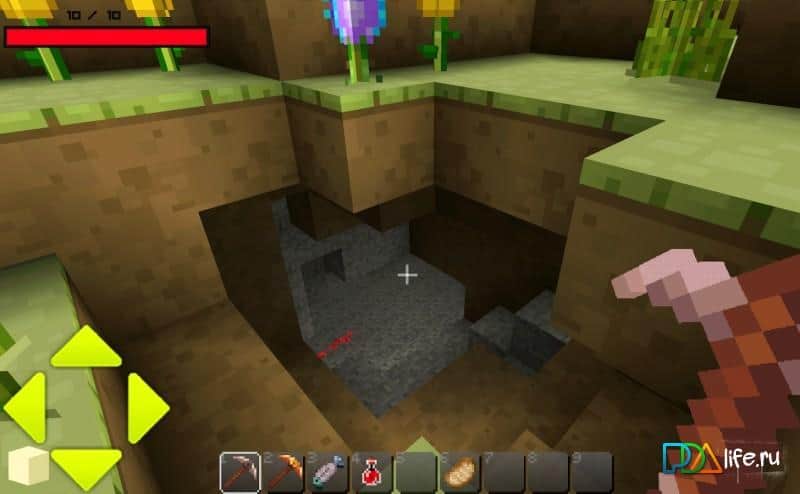Tap the right arrow movement button

(x=146, y=407)
